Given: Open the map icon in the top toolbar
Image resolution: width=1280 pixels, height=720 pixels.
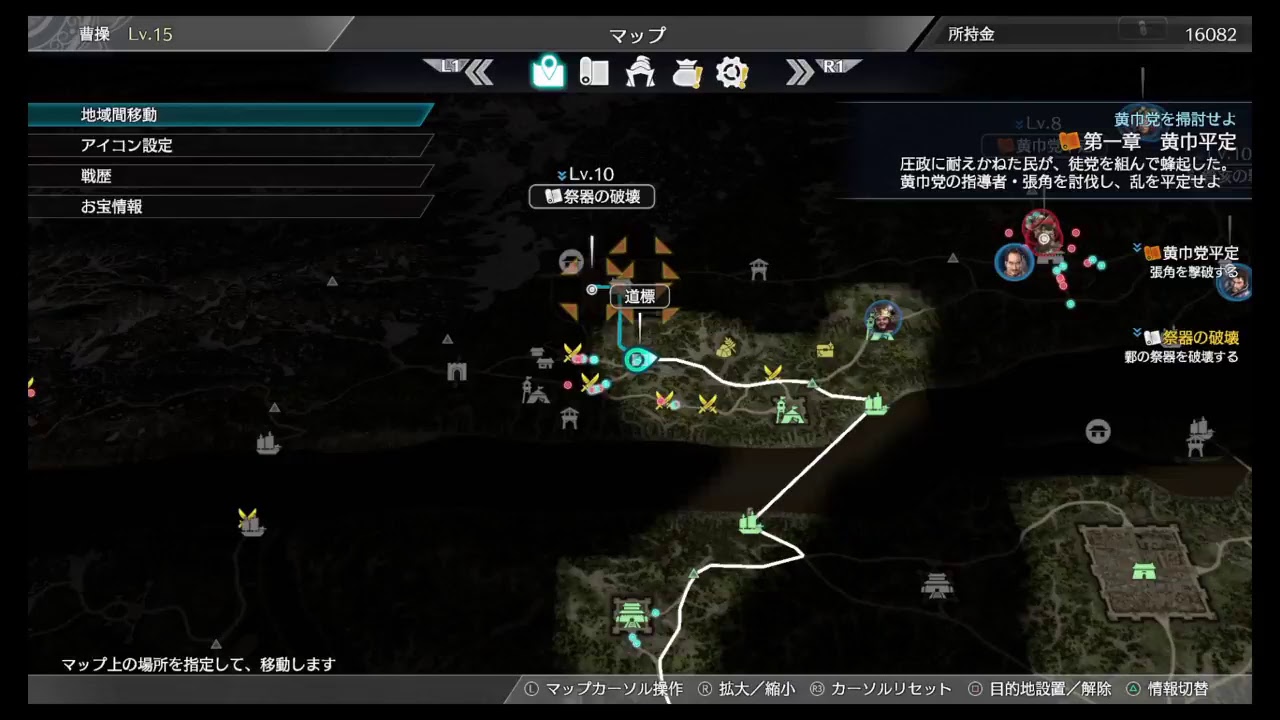Looking at the screenshot, I should [546, 70].
